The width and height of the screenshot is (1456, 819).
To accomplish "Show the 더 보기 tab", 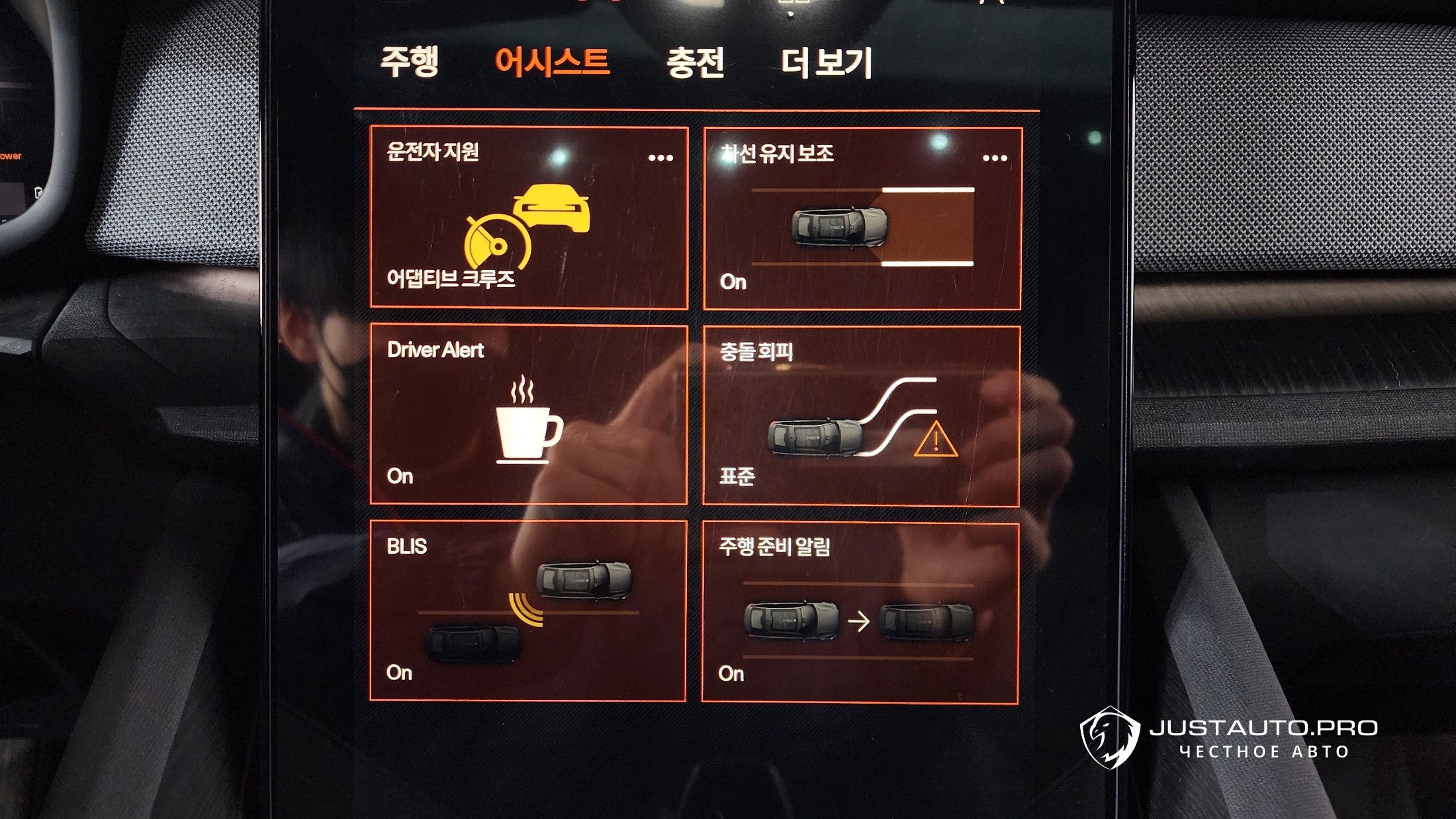I will click(x=827, y=64).
